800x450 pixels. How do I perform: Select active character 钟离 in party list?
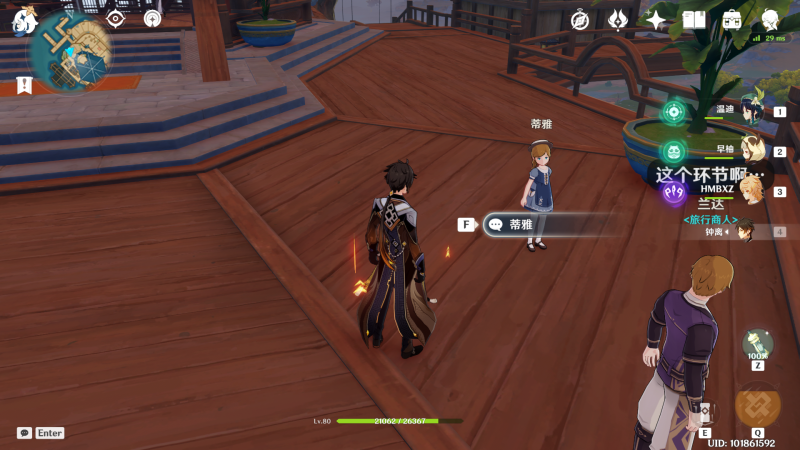pos(744,231)
